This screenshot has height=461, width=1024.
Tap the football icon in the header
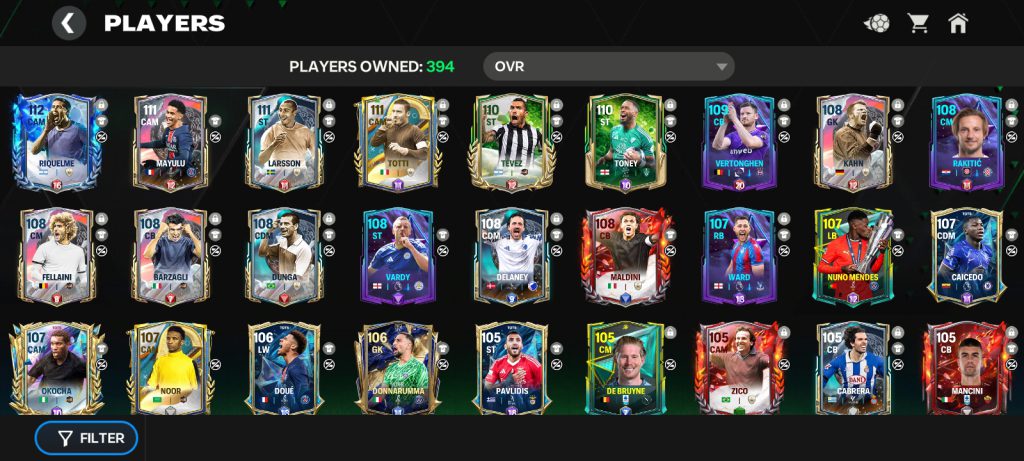tap(877, 23)
